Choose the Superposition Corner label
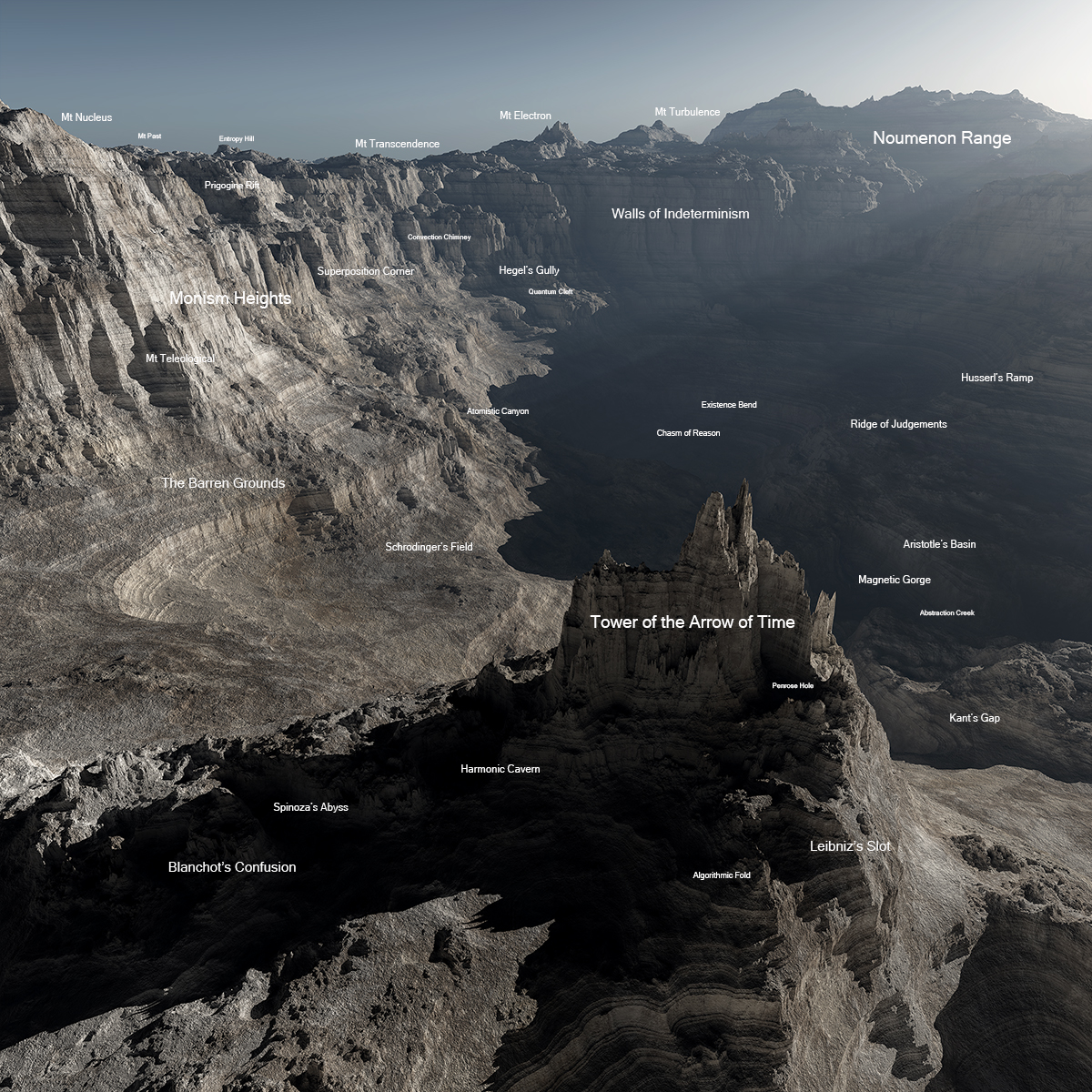The height and width of the screenshot is (1092, 1092). 365,271
